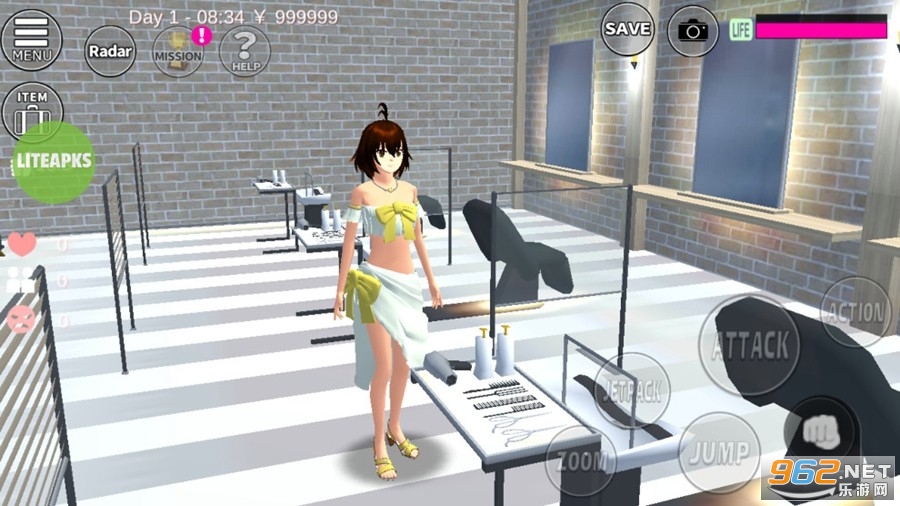The image size is (900, 506).
Task: Tap the ATTACK button
Action: click(x=749, y=346)
